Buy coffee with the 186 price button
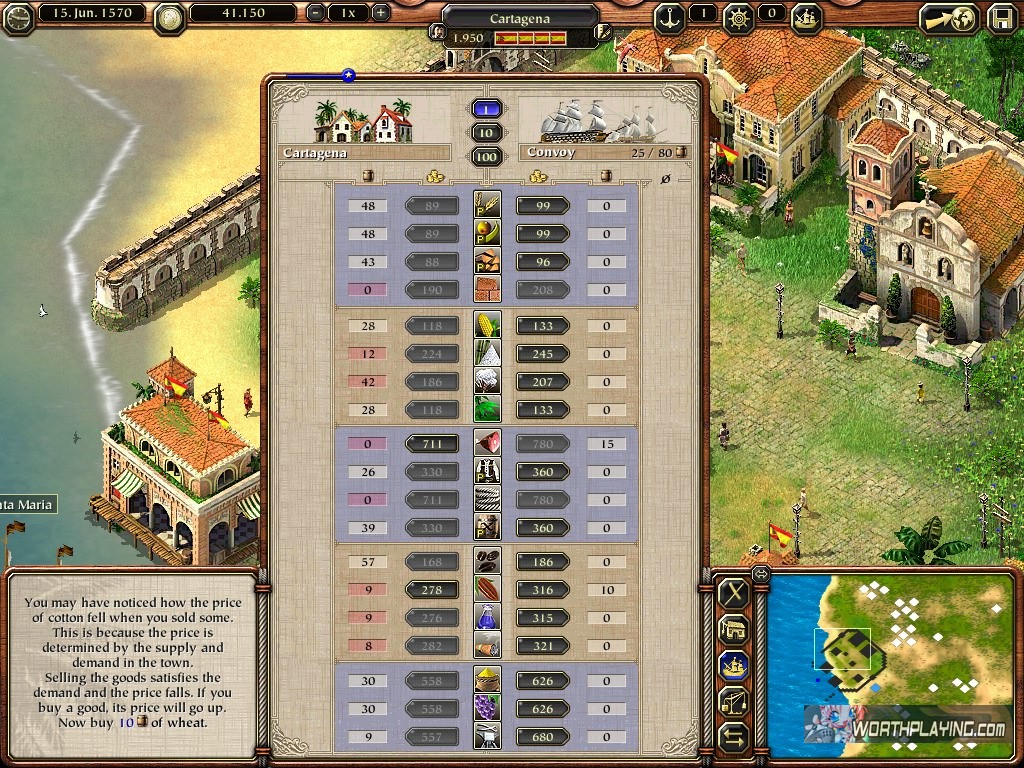The image size is (1024, 768). (543, 562)
